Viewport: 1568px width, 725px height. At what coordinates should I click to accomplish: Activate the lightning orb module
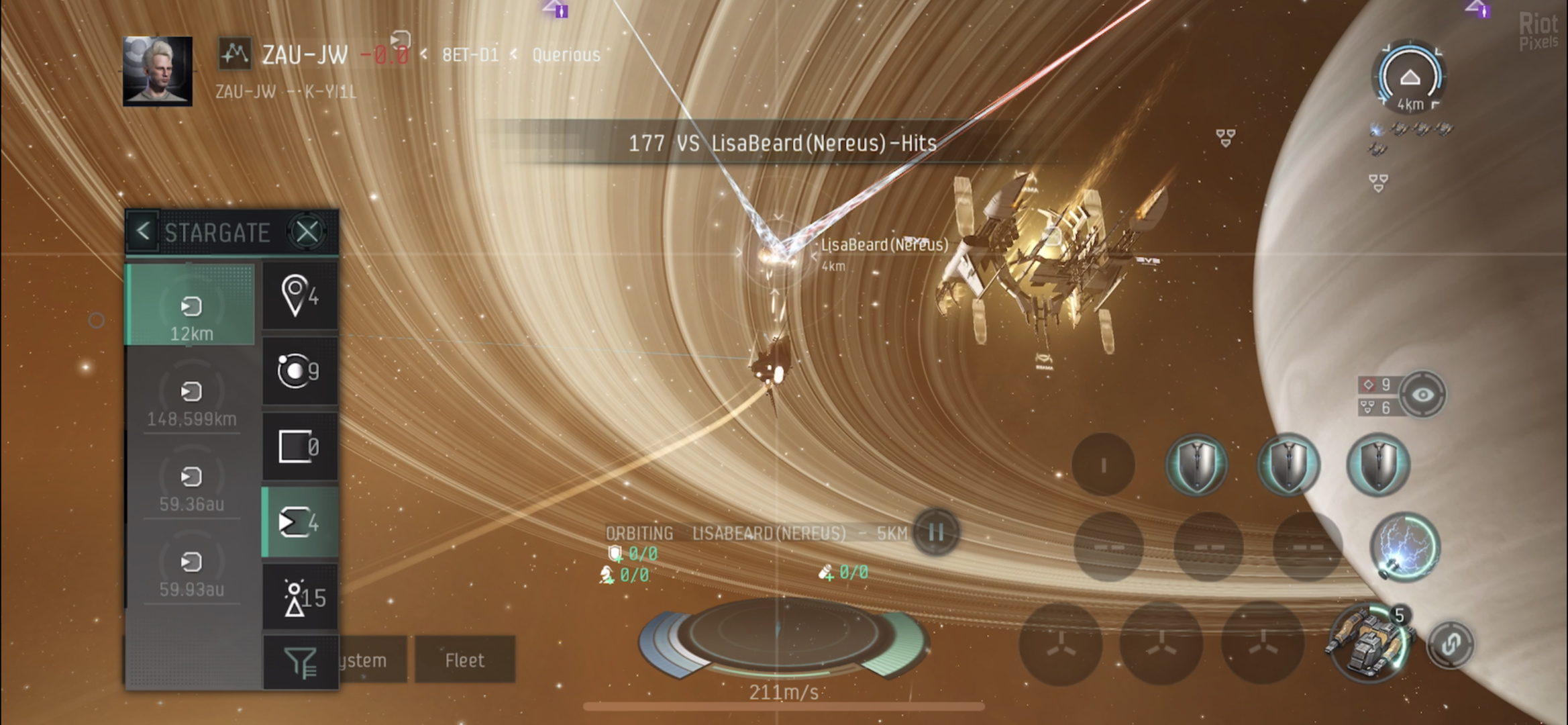click(1404, 546)
